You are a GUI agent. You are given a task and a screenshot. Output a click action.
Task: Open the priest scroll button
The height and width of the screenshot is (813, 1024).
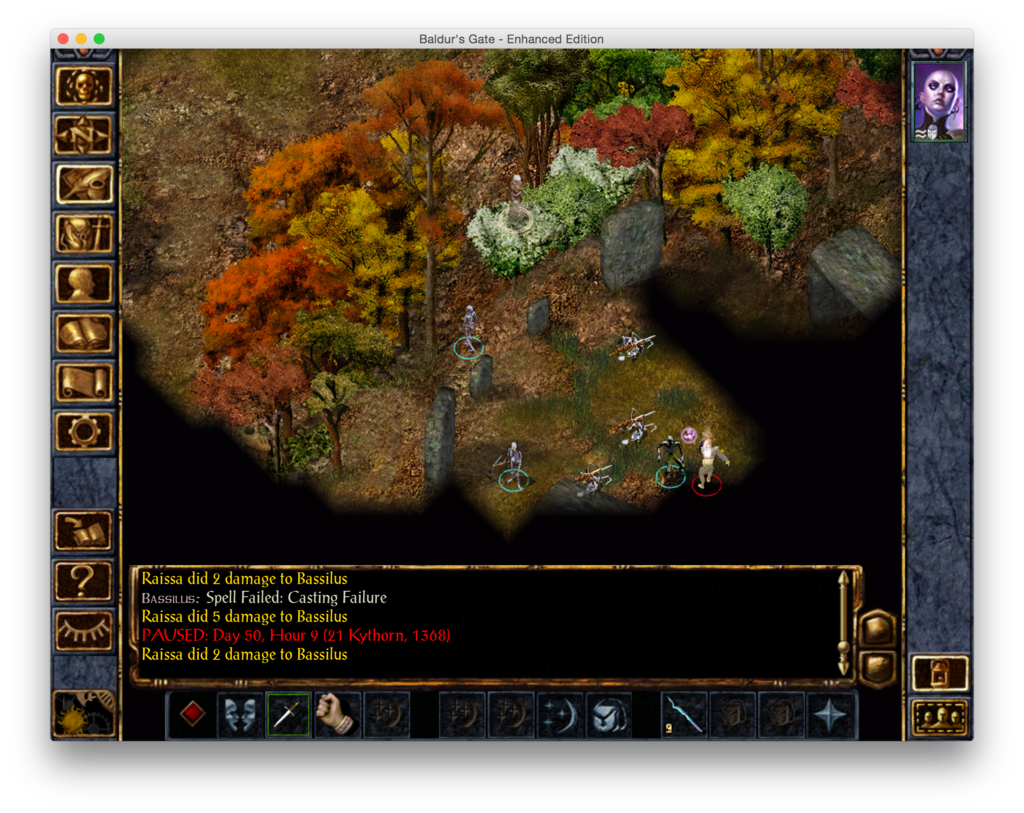(x=84, y=382)
